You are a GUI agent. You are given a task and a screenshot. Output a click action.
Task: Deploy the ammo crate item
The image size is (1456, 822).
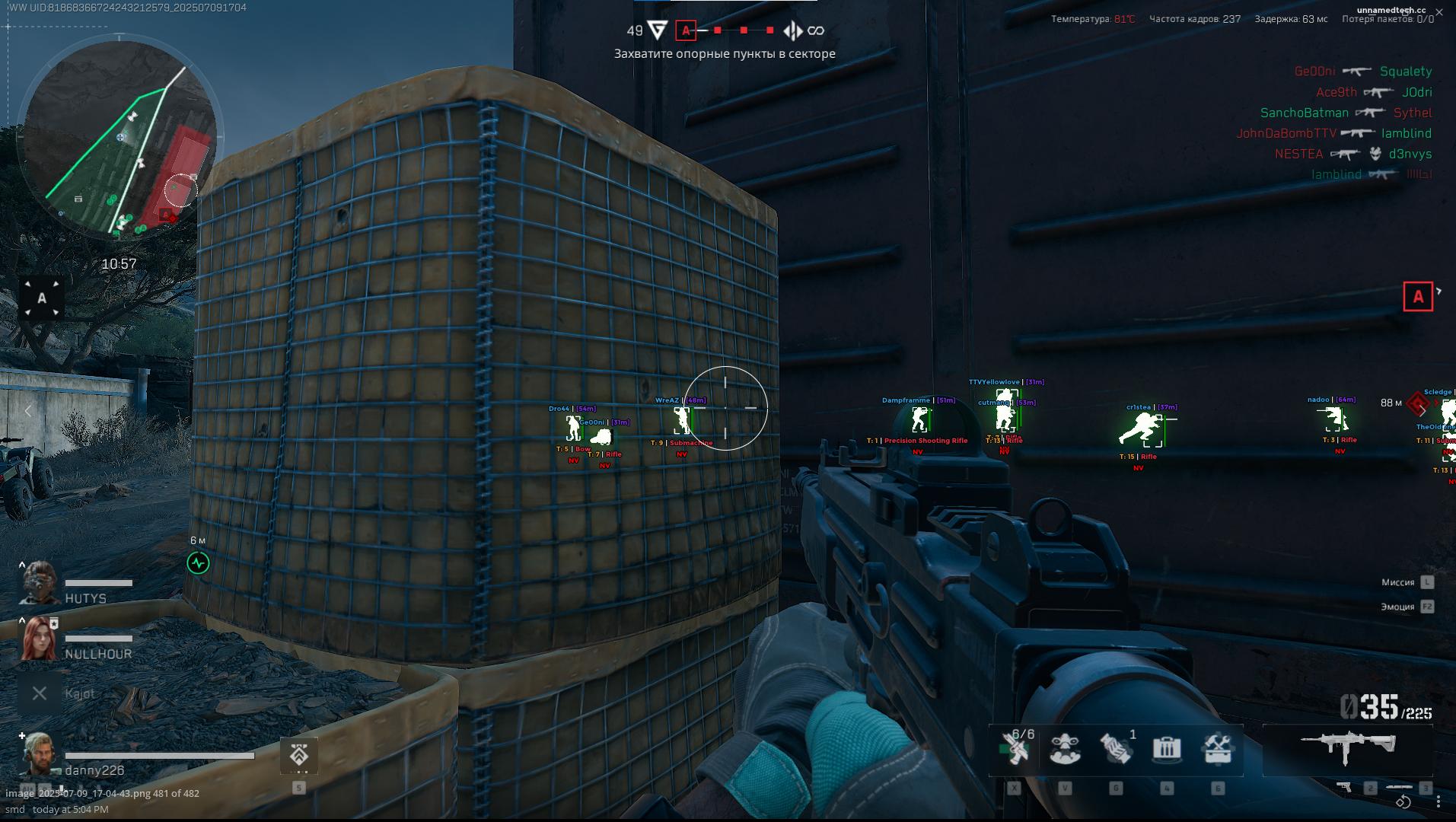[1167, 749]
